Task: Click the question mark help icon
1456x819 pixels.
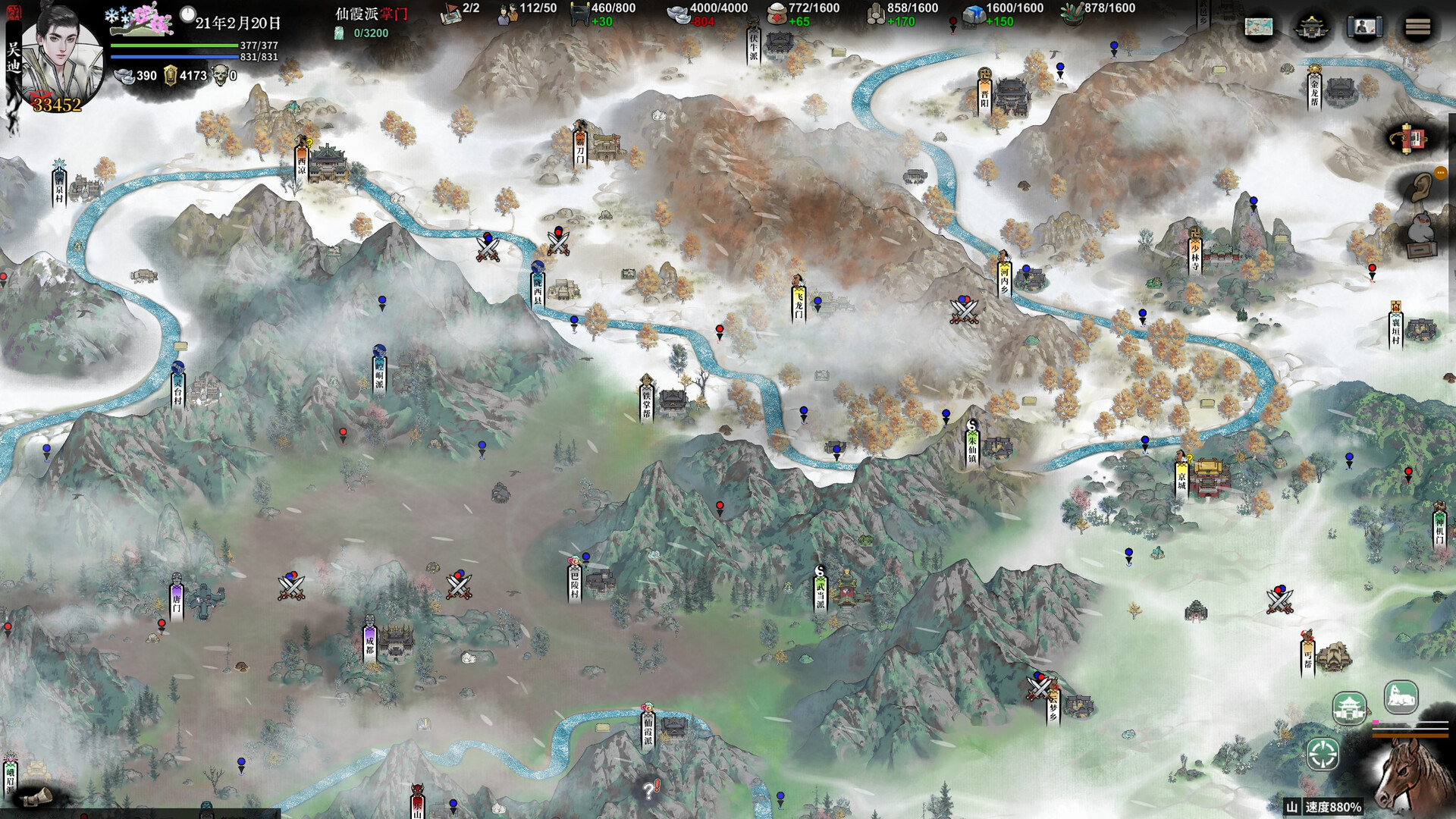Action: point(650,790)
